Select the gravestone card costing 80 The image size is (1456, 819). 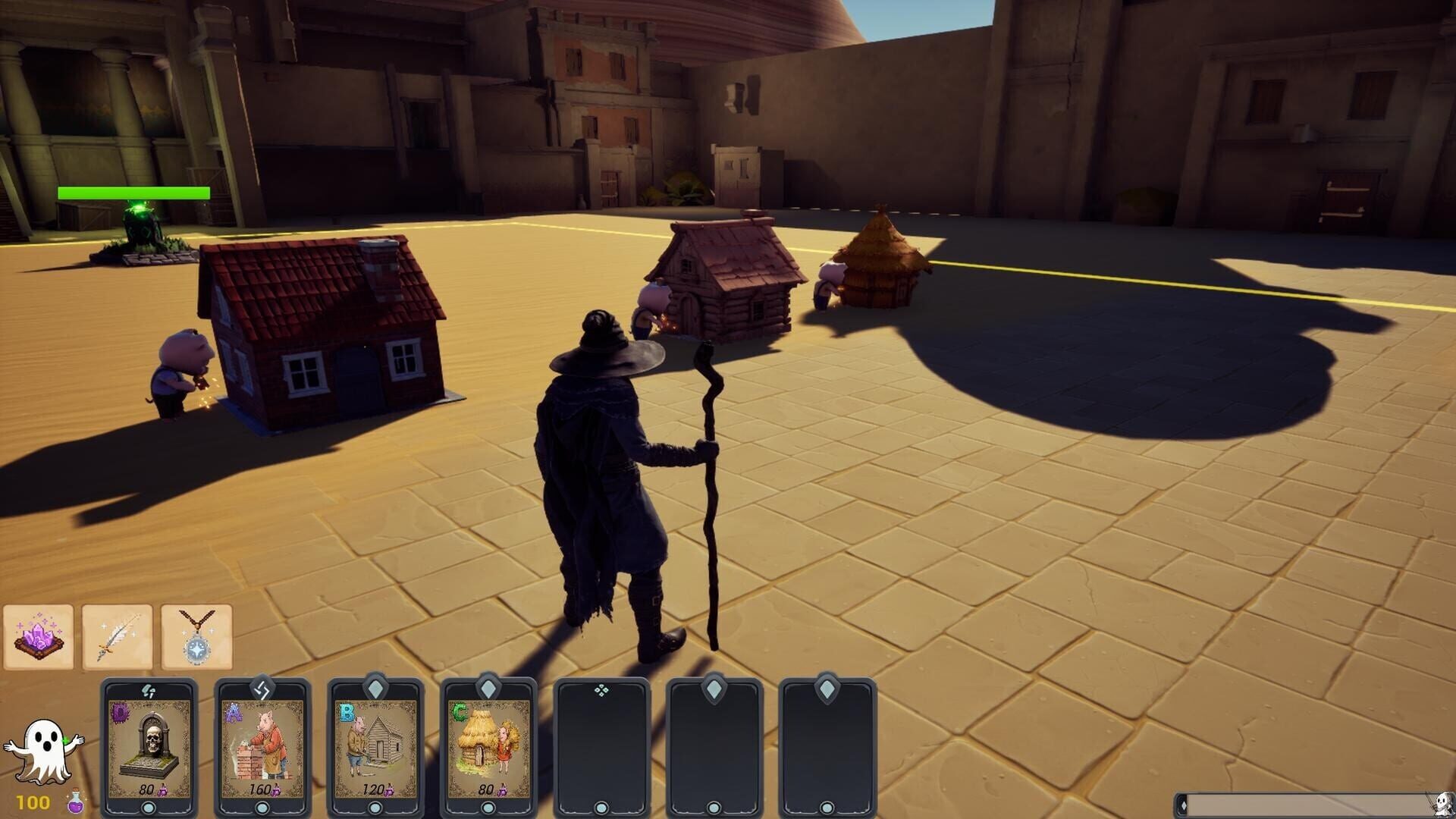(149, 751)
